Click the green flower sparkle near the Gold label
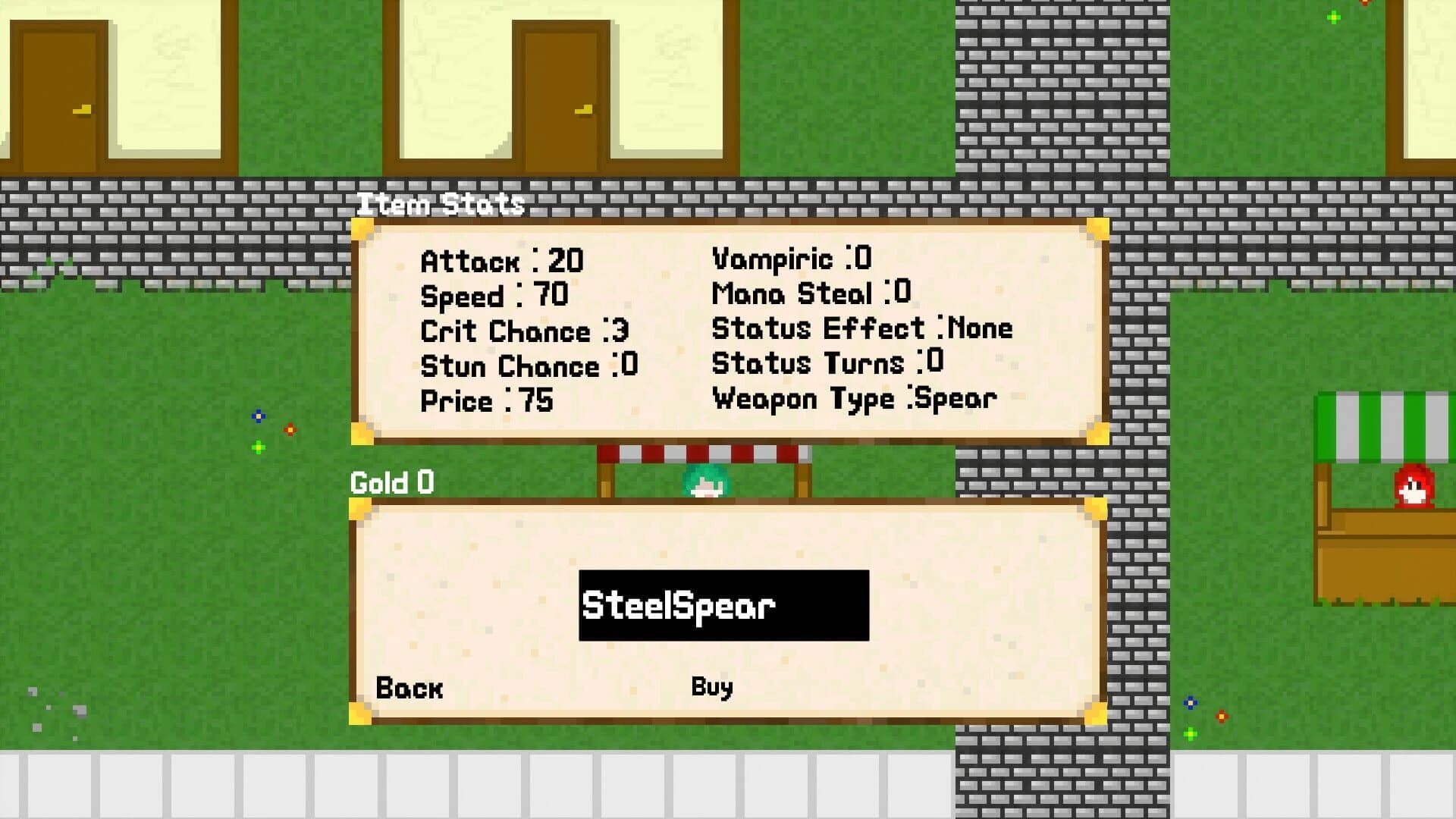 tap(259, 448)
